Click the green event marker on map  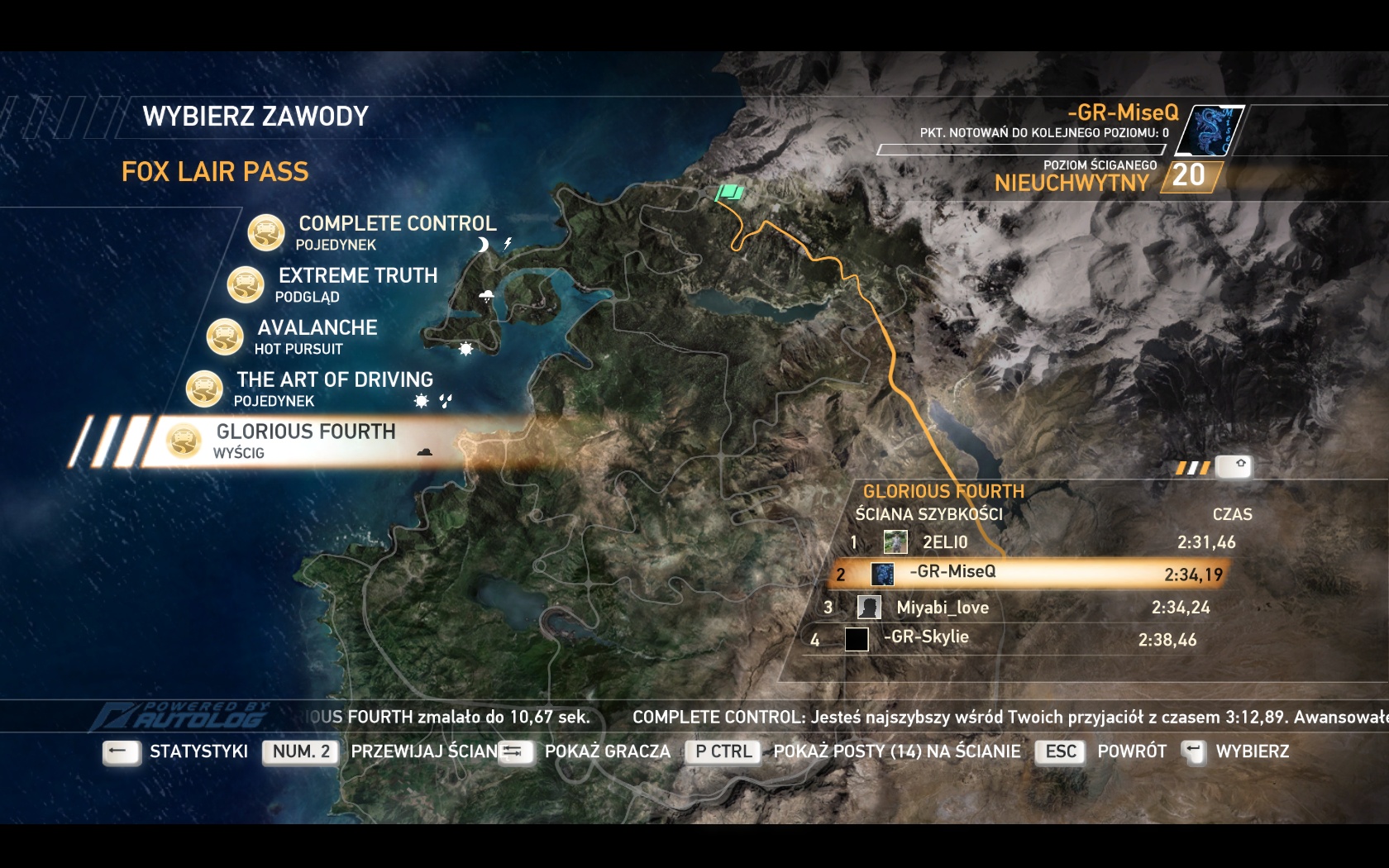coord(730,193)
